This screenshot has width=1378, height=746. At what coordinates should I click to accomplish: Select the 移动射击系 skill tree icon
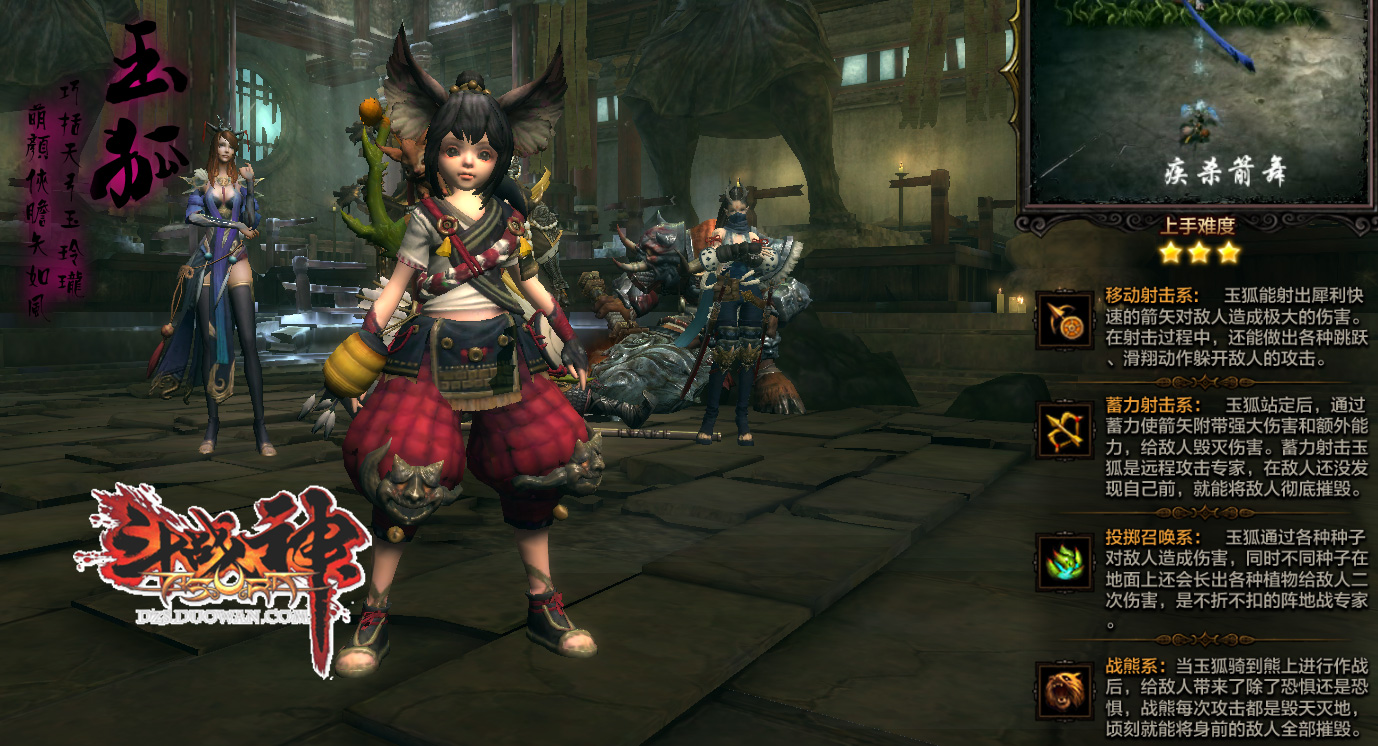(x=1064, y=320)
